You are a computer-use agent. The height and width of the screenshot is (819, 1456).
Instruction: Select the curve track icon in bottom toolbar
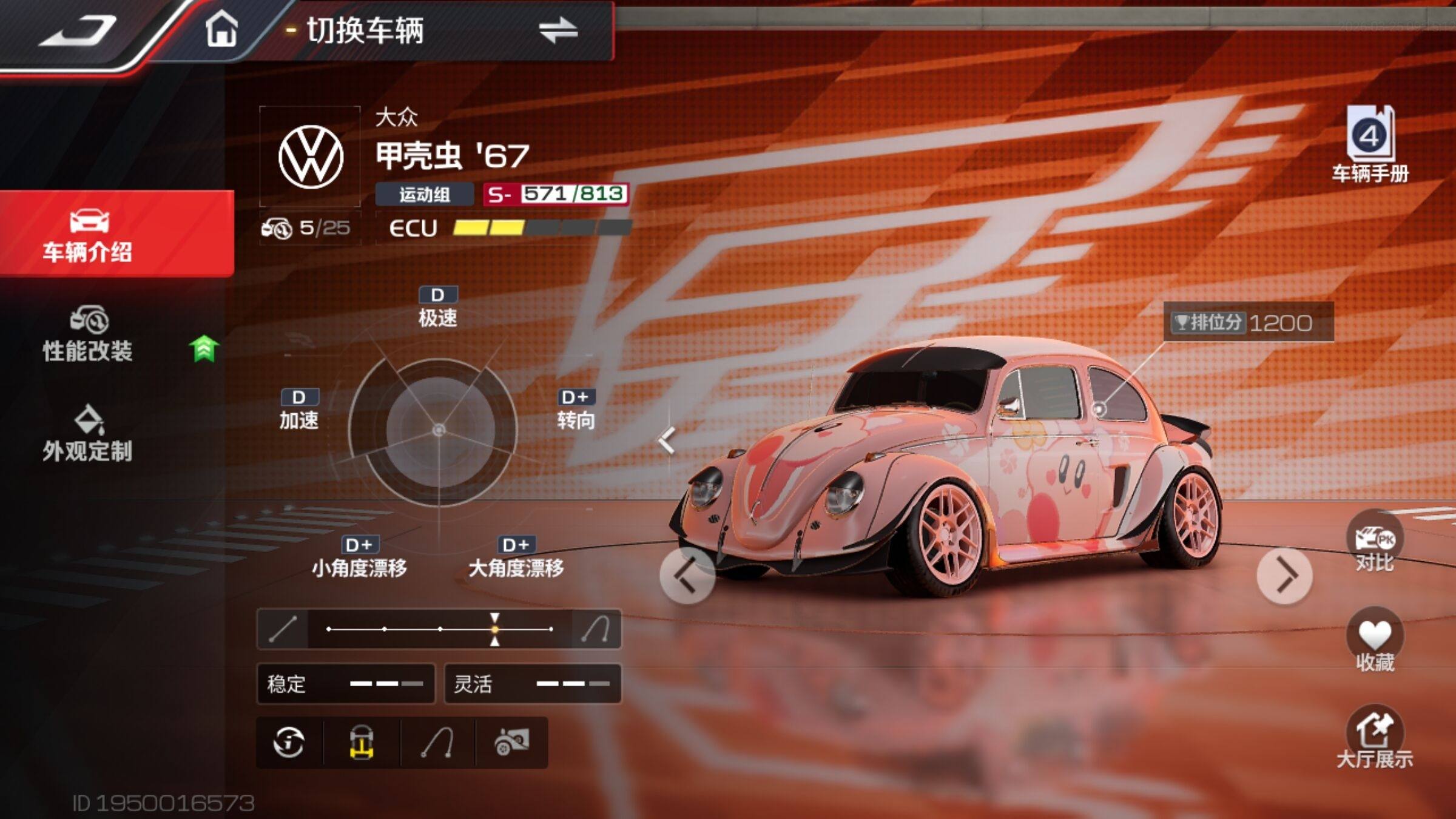(437, 742)
